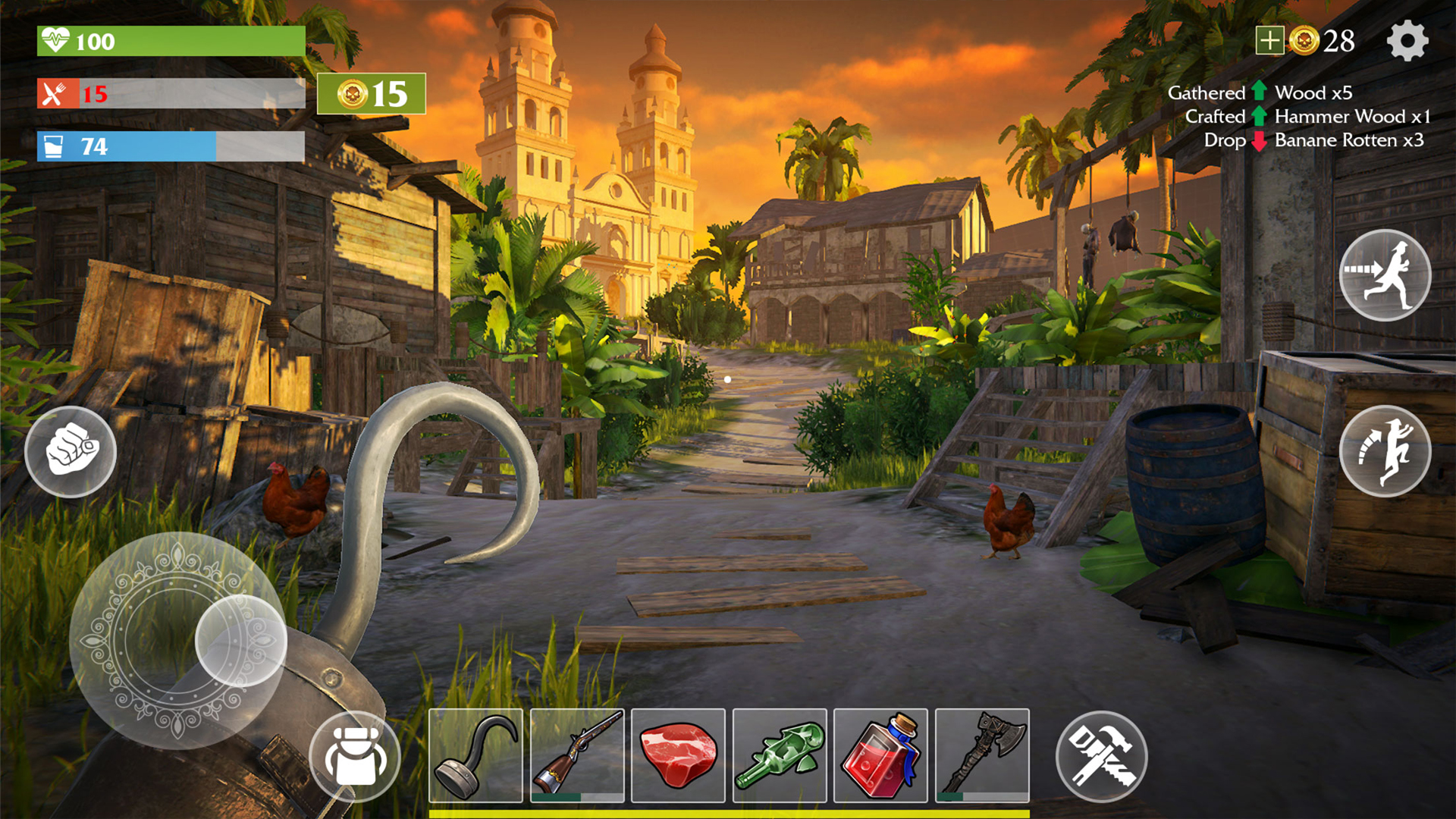Activate the sprint run button

(1385, 275)
